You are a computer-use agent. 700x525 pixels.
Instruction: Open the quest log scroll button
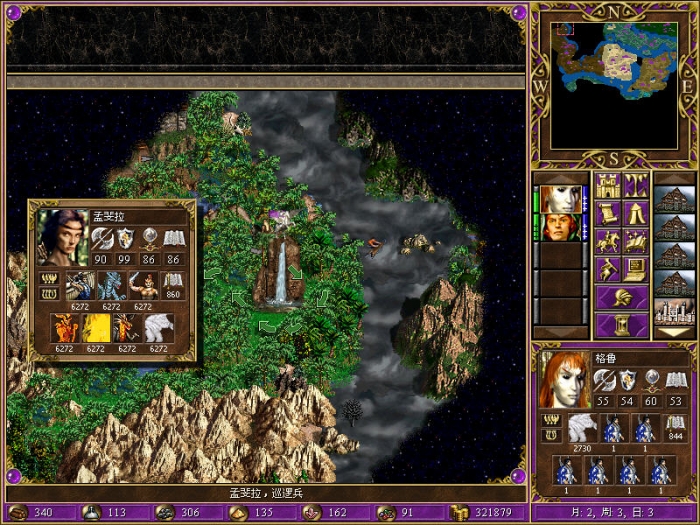[609, 213]
